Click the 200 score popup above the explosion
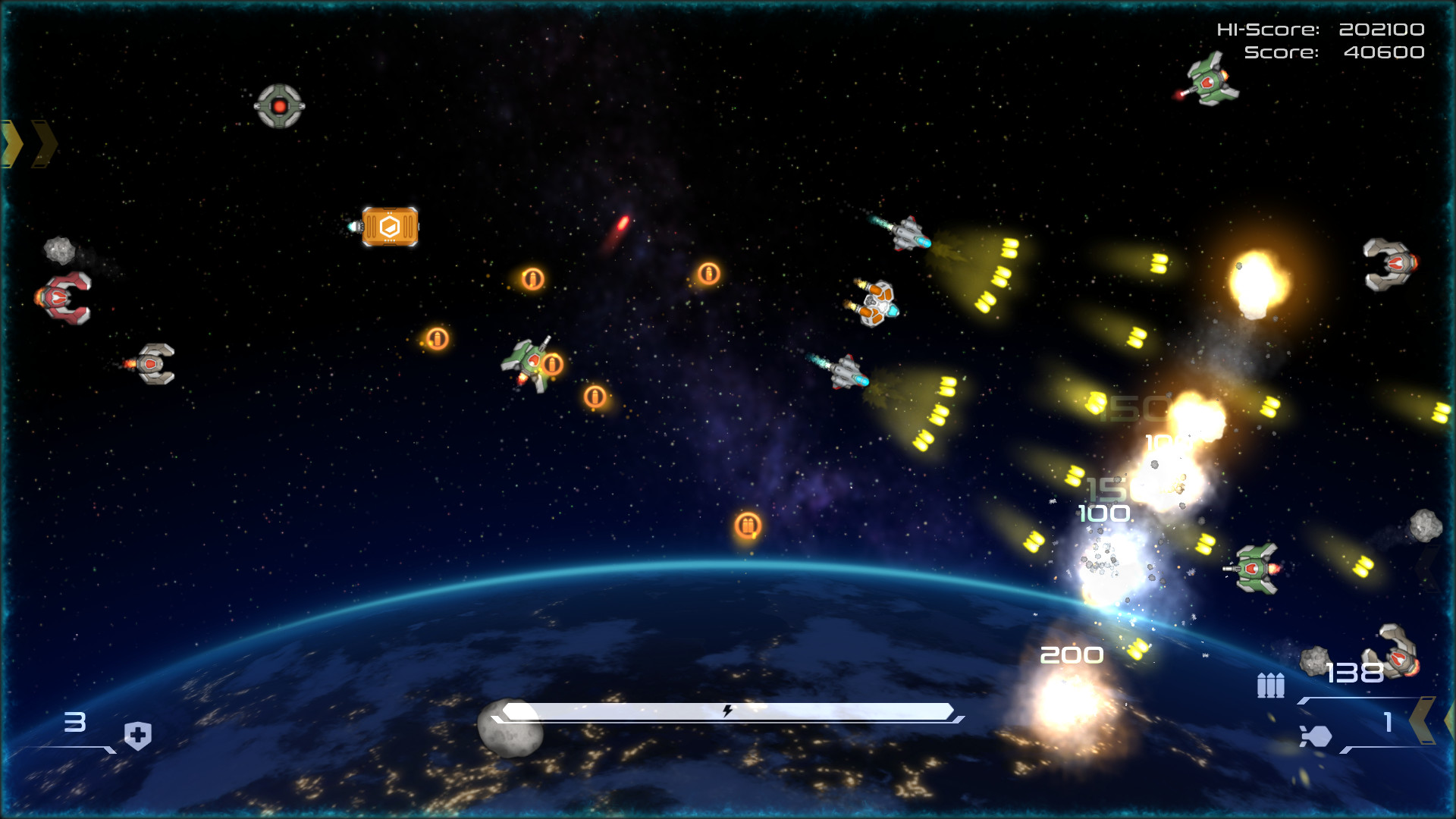 click(1072, 655)
